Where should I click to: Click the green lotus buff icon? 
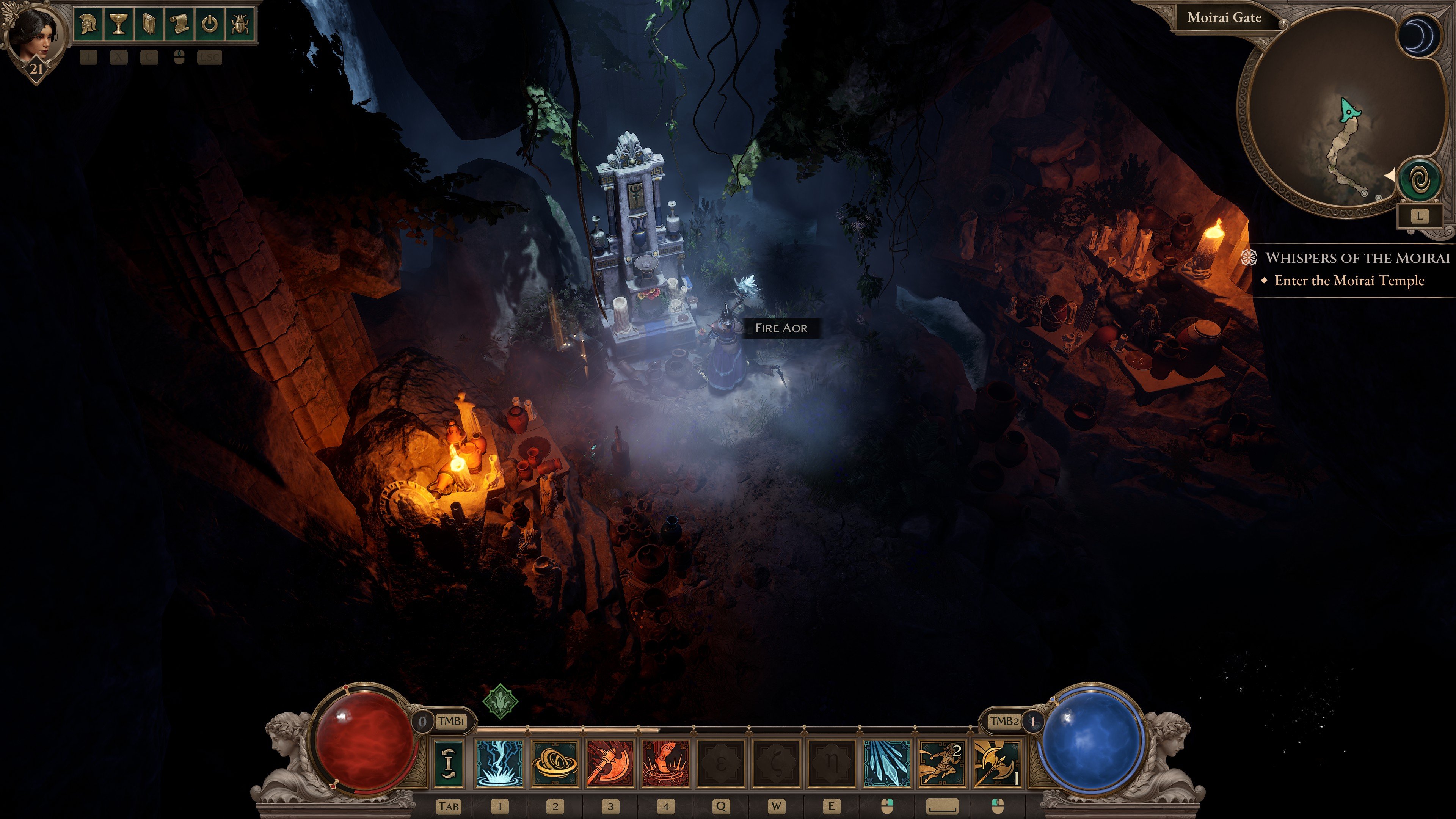[x=500, y=701]
